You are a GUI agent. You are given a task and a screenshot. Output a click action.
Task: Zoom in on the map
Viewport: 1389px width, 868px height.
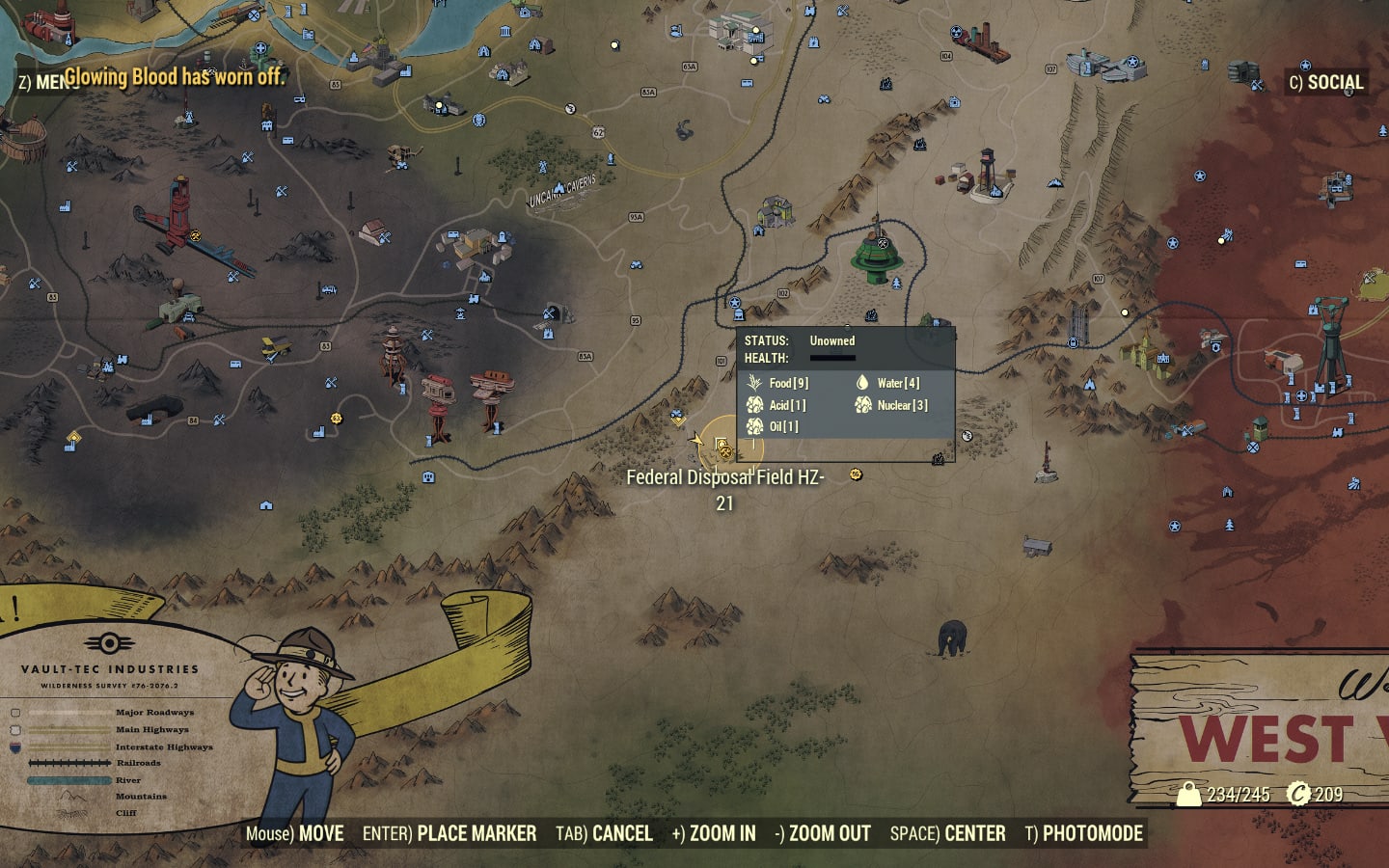pos(714,834)
